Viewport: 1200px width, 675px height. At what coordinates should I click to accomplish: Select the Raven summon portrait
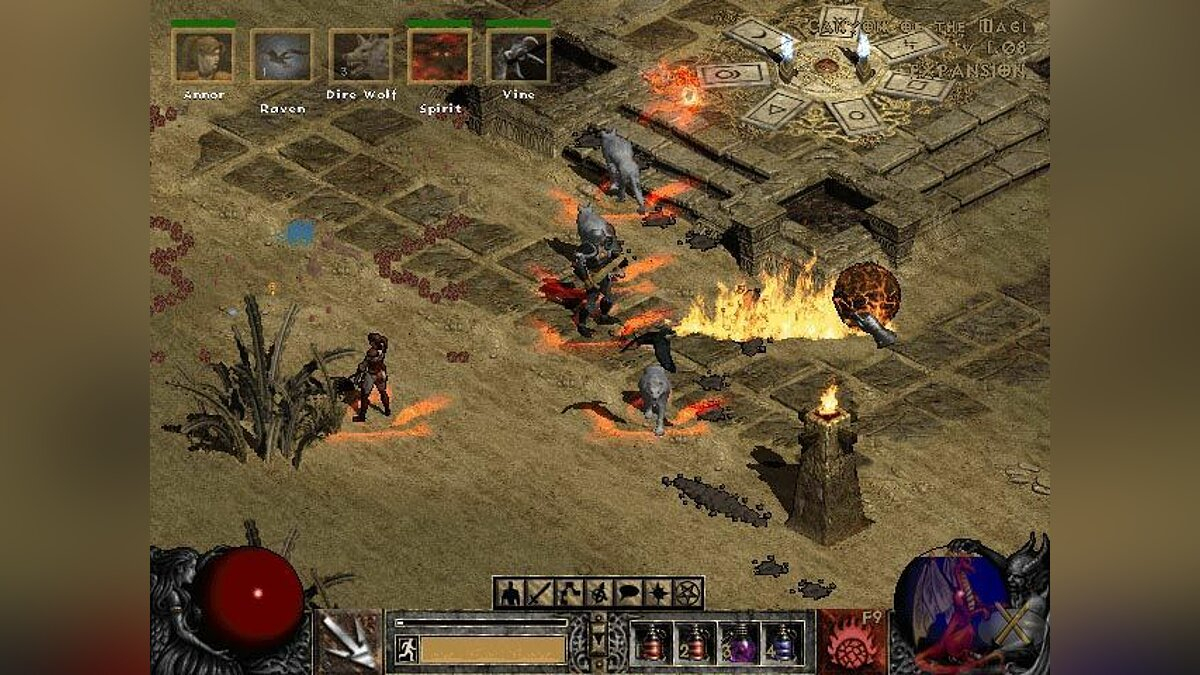click(282, 56)
